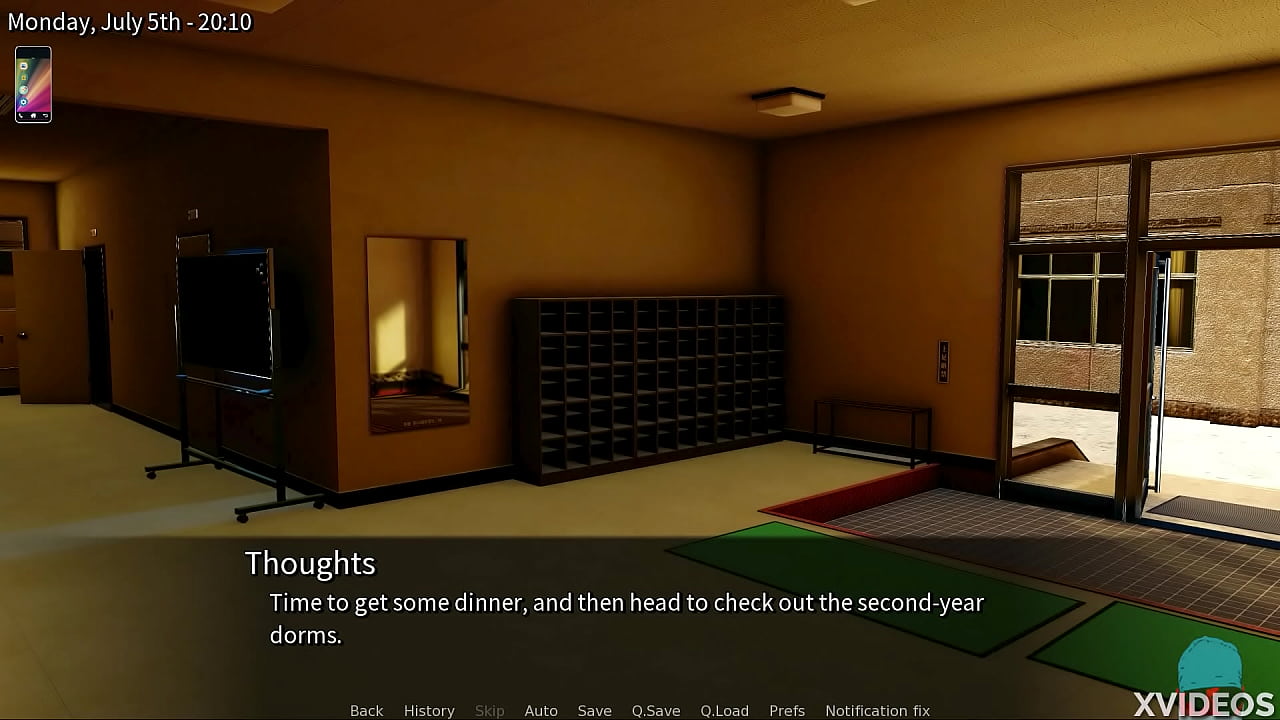1280x720 pixels.
Task: Tap the call icon at the phone's bottom bar
Action: [x=21, y=115]
